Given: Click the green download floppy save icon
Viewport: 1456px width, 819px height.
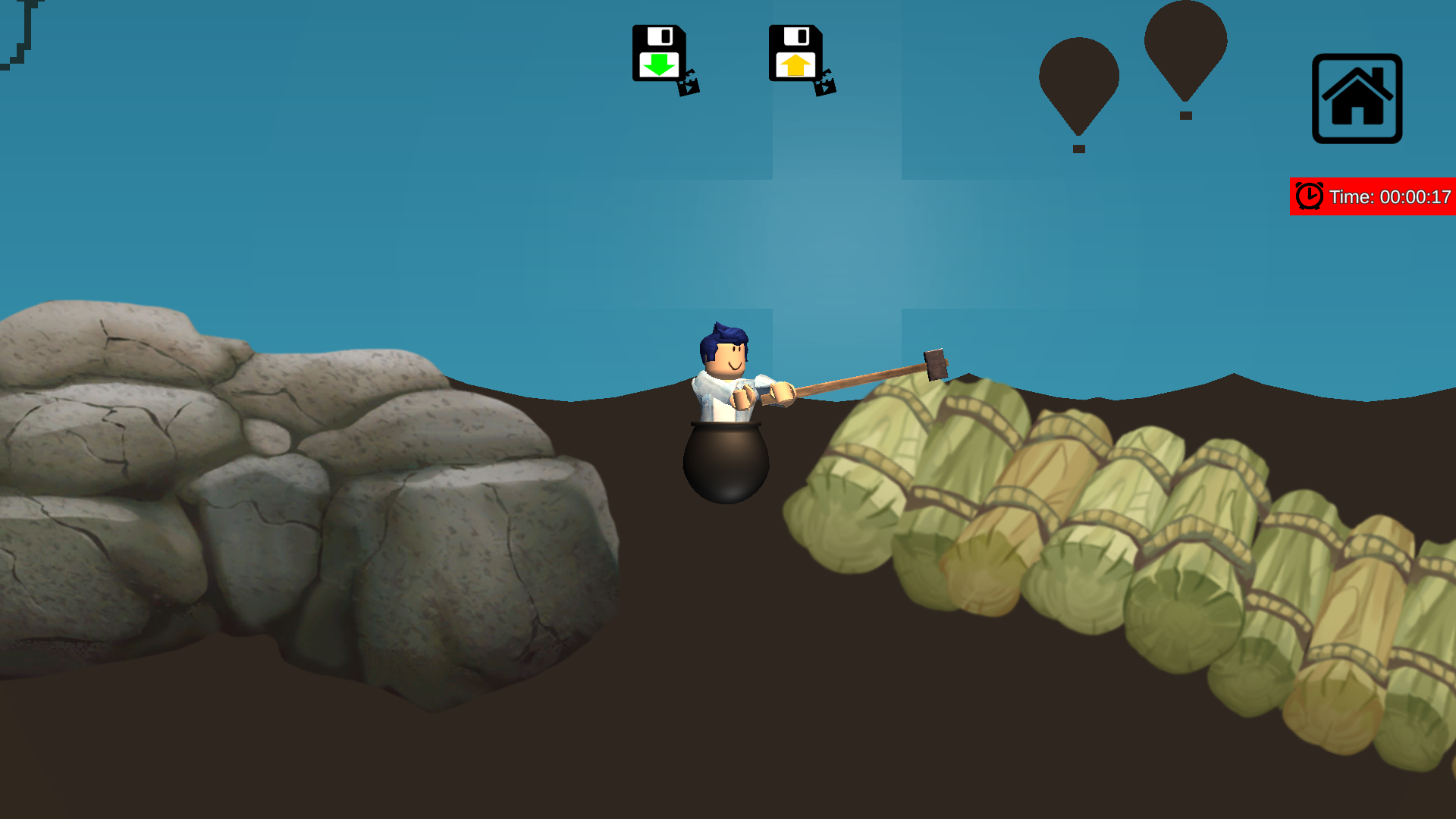Looking at the screenshot, I should pyautogui.click(x=660, y=53).
